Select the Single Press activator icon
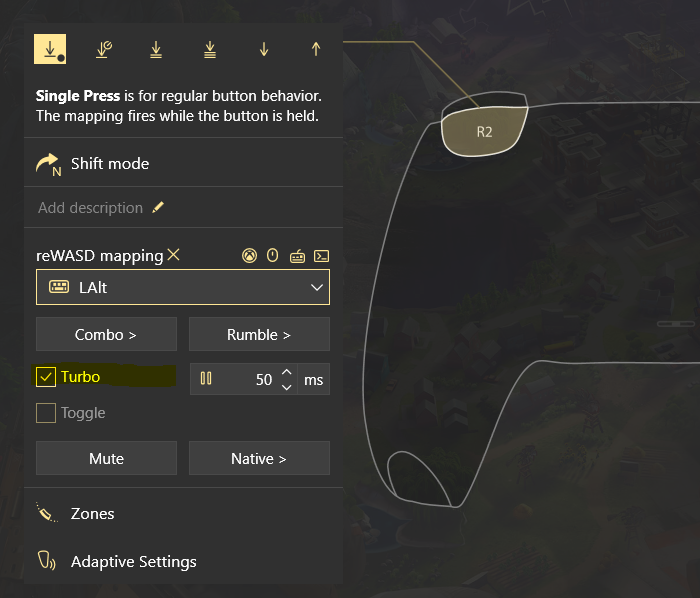 (x=50, y=48)
